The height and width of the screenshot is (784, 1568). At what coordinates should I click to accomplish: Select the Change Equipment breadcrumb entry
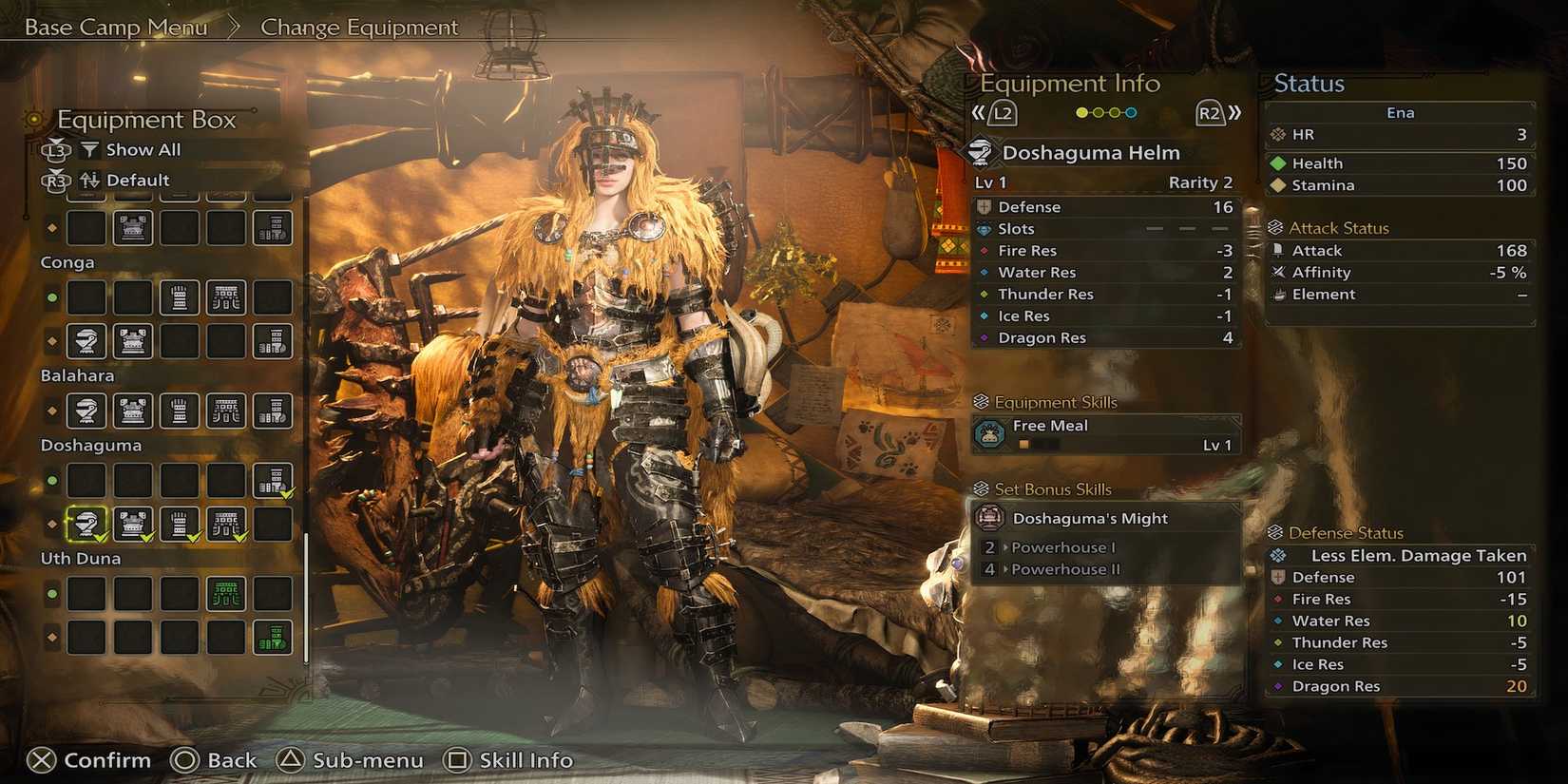[361, 27]
